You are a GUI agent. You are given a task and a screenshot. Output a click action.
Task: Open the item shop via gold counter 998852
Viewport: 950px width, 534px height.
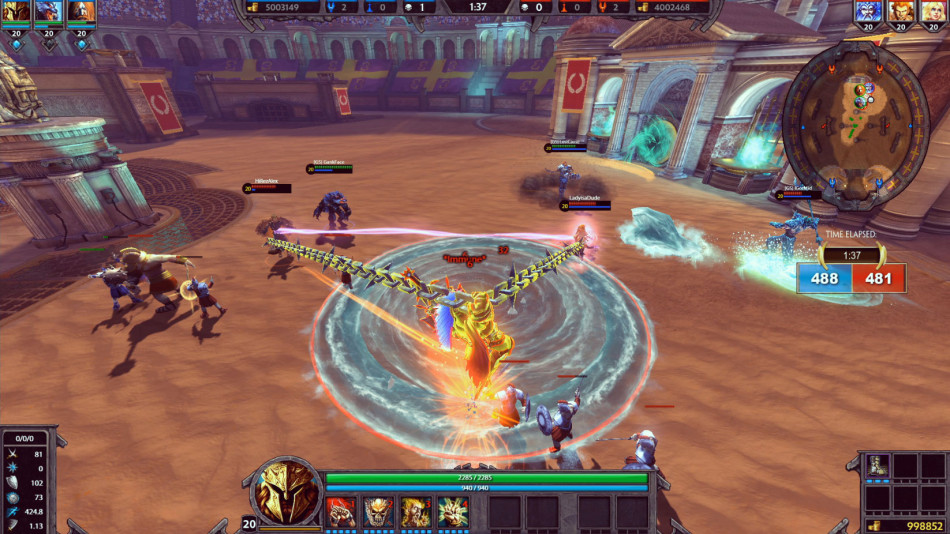click(x=903, y=525)
